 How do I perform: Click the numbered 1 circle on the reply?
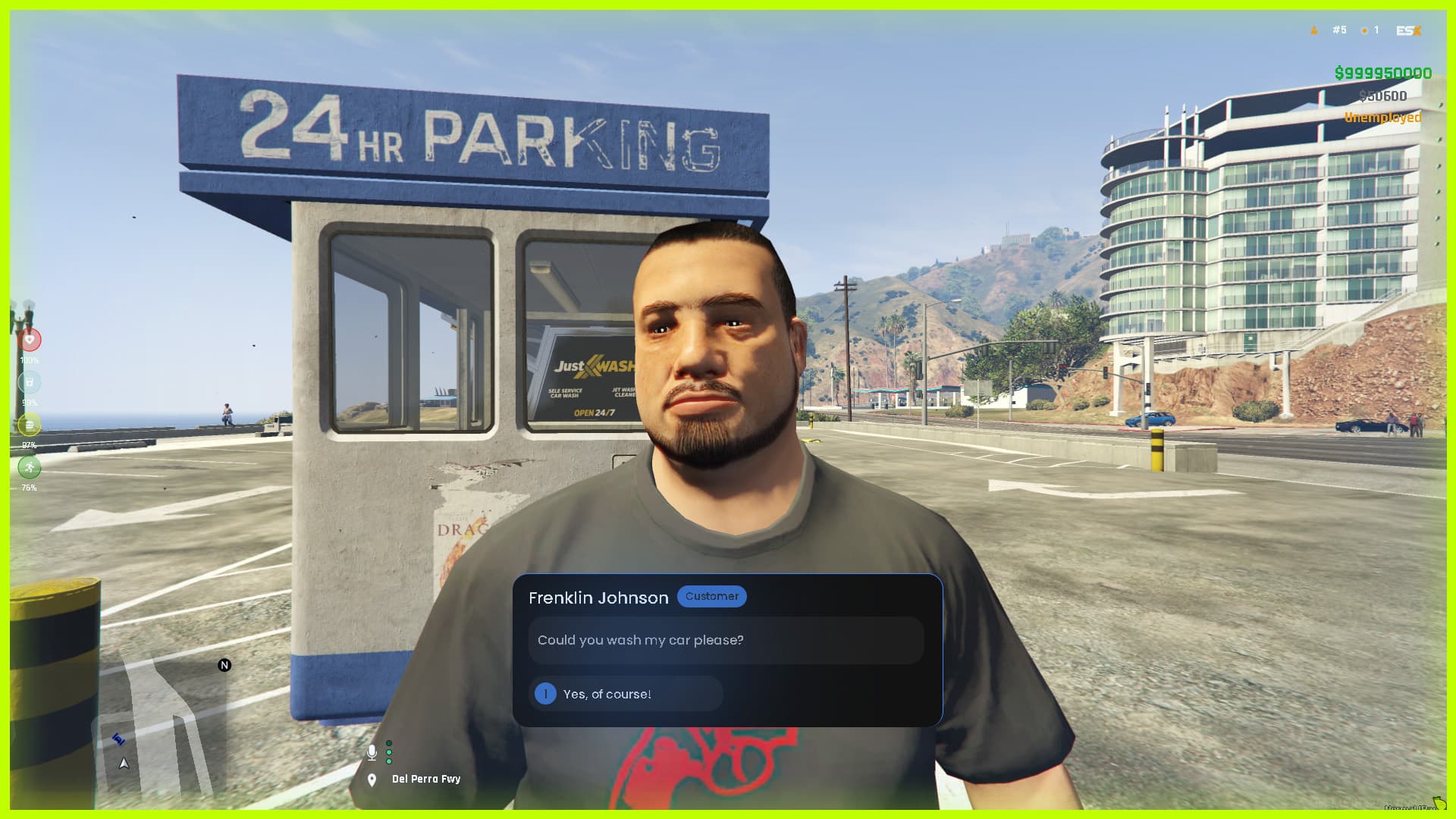(545, 693)
